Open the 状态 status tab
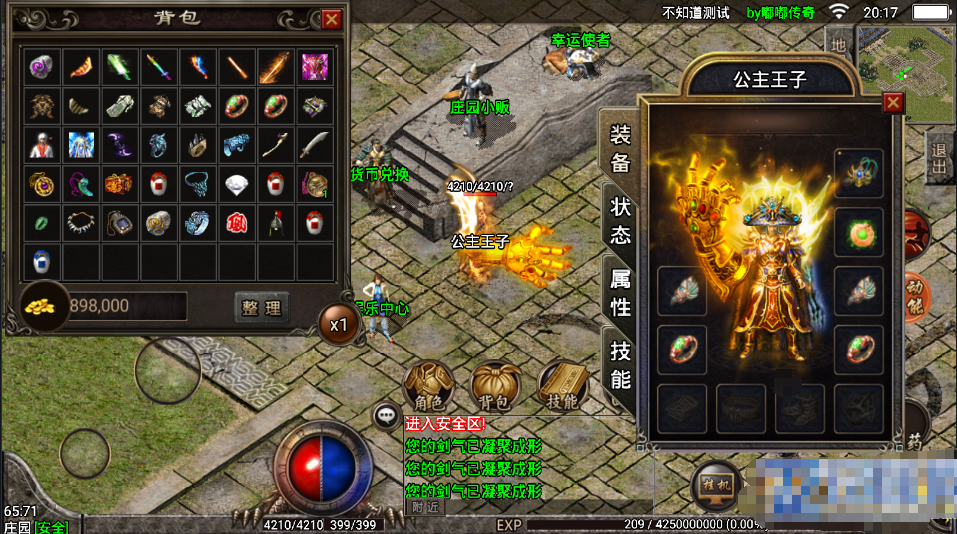Screen dimensions: 957x534 (621, 221)
